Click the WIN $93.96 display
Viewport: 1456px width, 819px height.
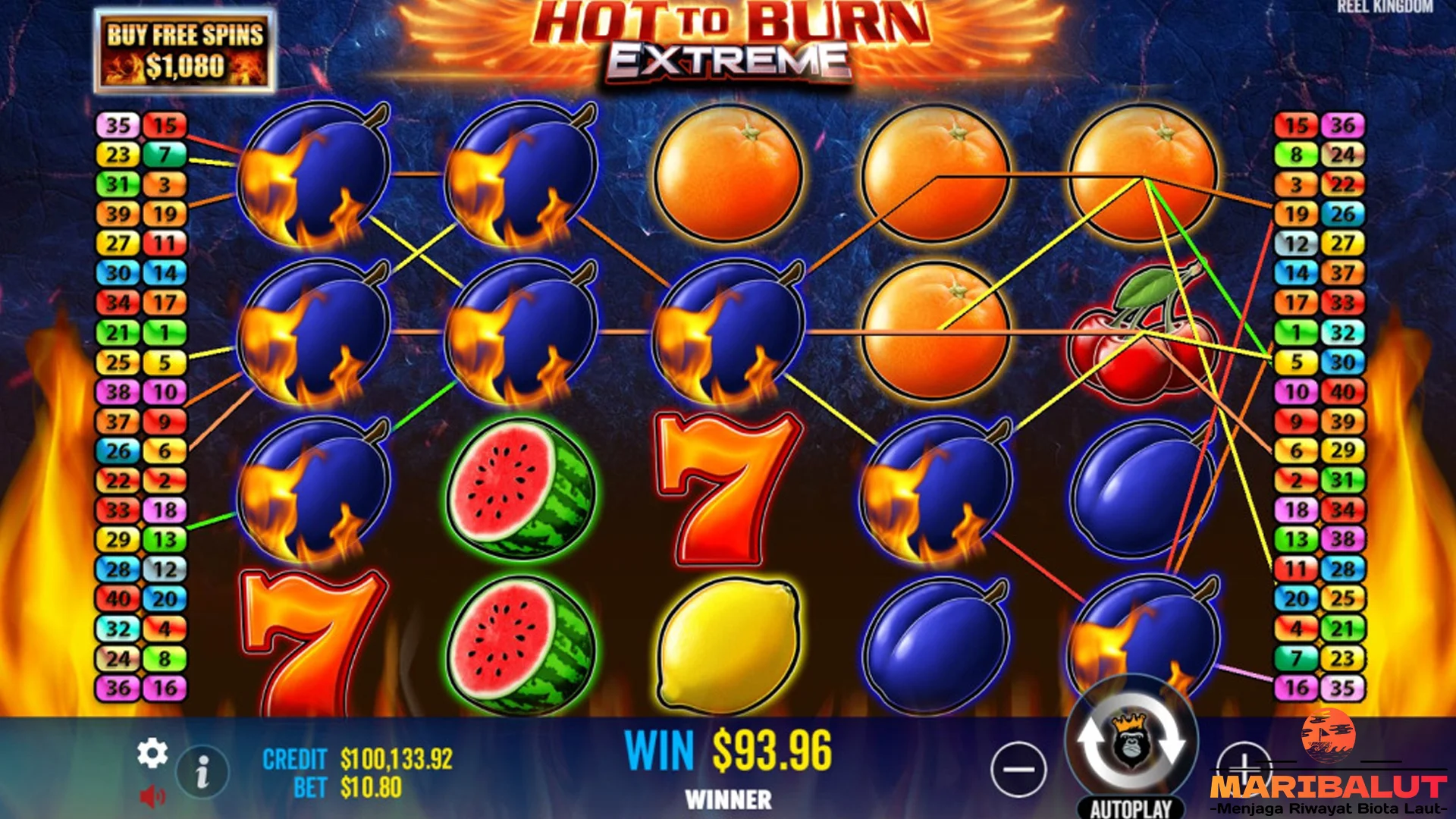tap(730, 751)
